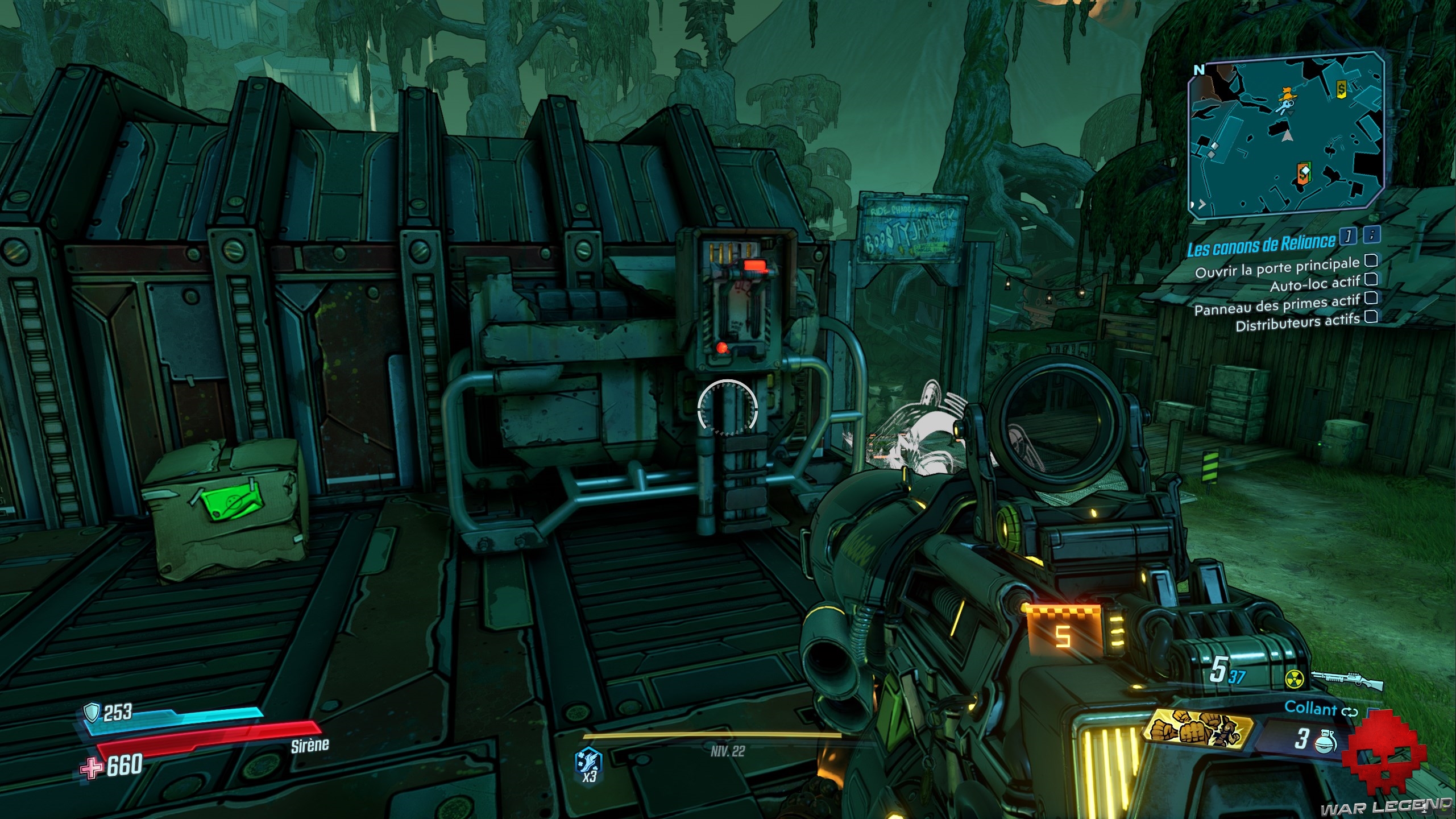Toggle the Ouvrir la porte principale checkbox

(x=1371, y=261)
